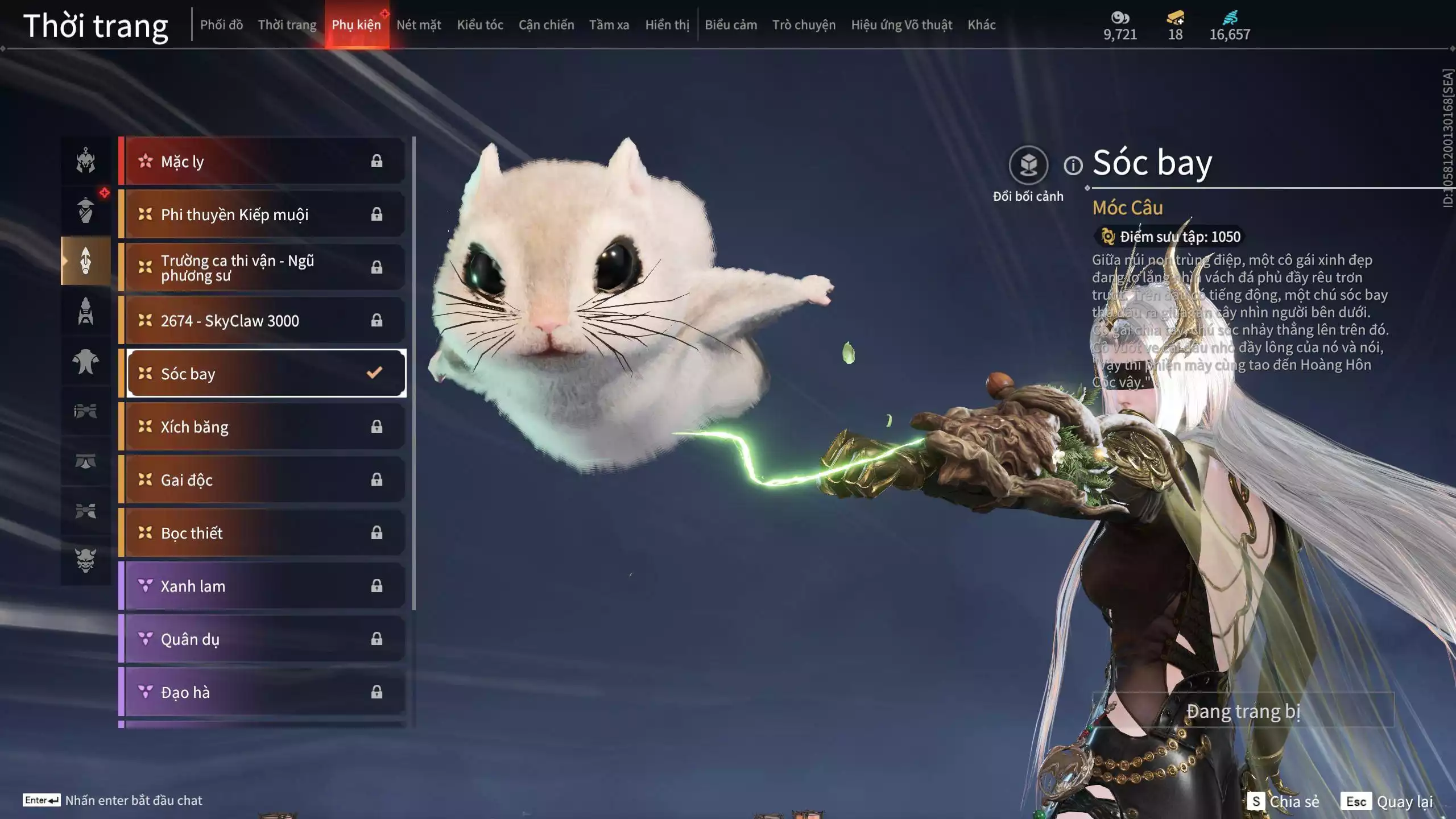Click the Đổi bối cảnh background button
This screenshot has width=1456, height=819.
1028,166
